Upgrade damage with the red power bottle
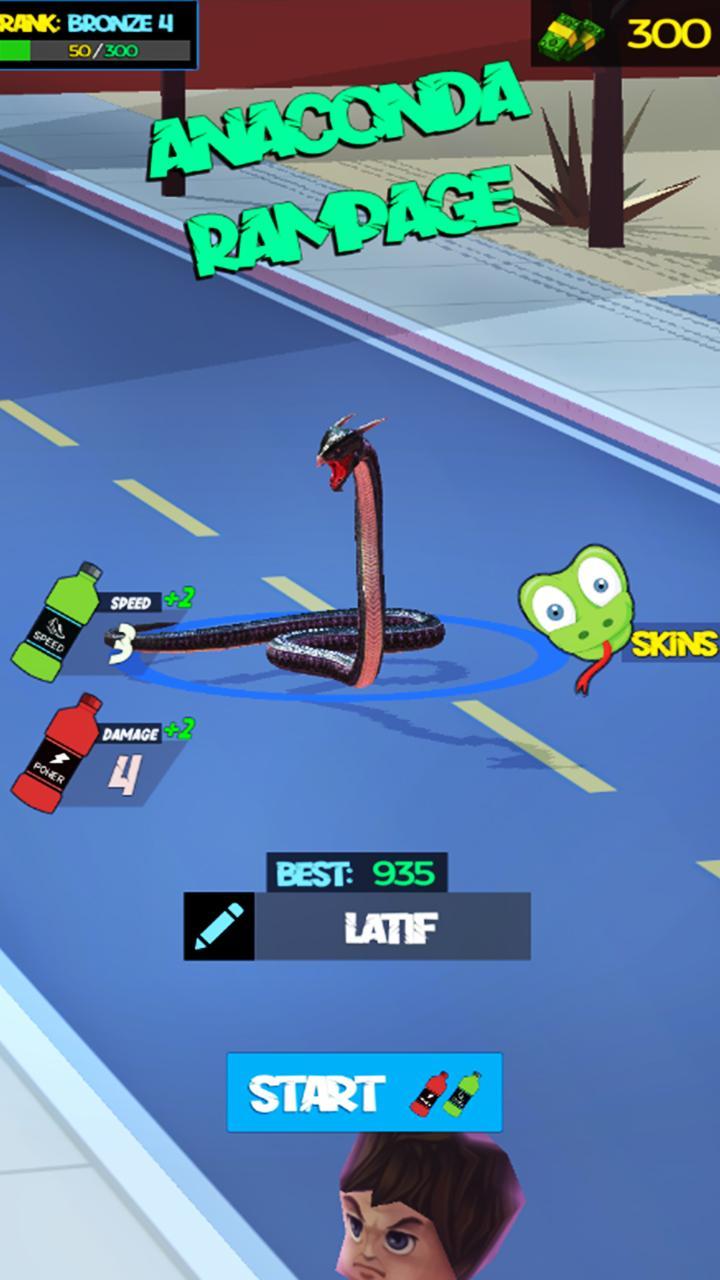 tap(58, 751)
